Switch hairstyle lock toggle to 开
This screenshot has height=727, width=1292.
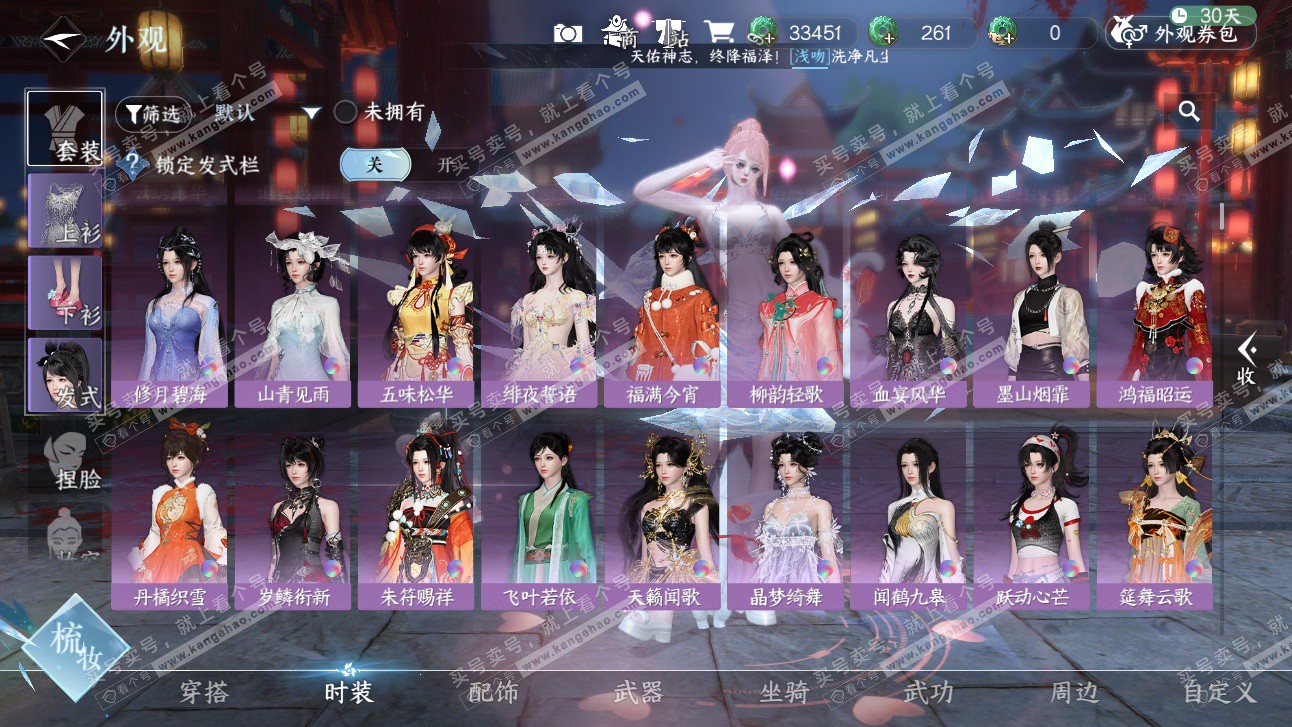pos(444,165)
